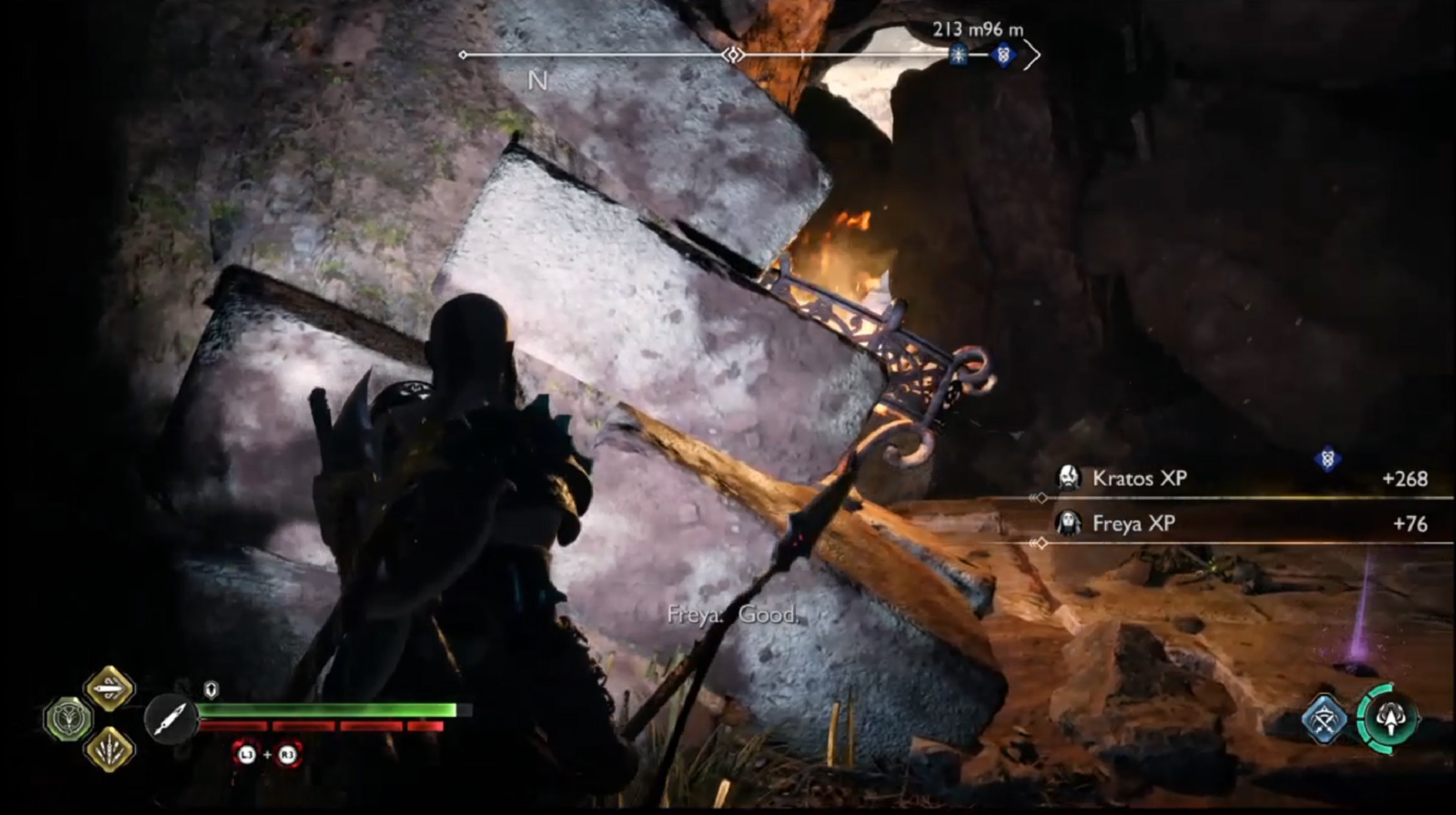Select the snowflake-style marker on the compass
The width and height of the screenshot is (1456, 815).
click(x=958, y=55)
